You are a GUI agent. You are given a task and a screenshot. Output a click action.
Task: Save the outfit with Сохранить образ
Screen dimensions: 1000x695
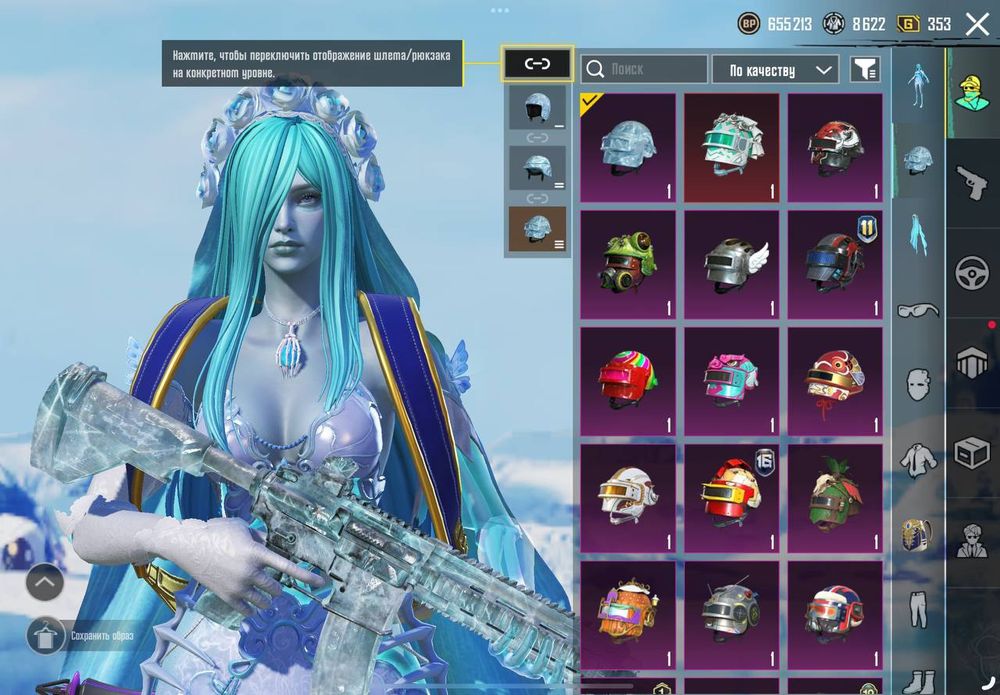click(x=101, y=635)
